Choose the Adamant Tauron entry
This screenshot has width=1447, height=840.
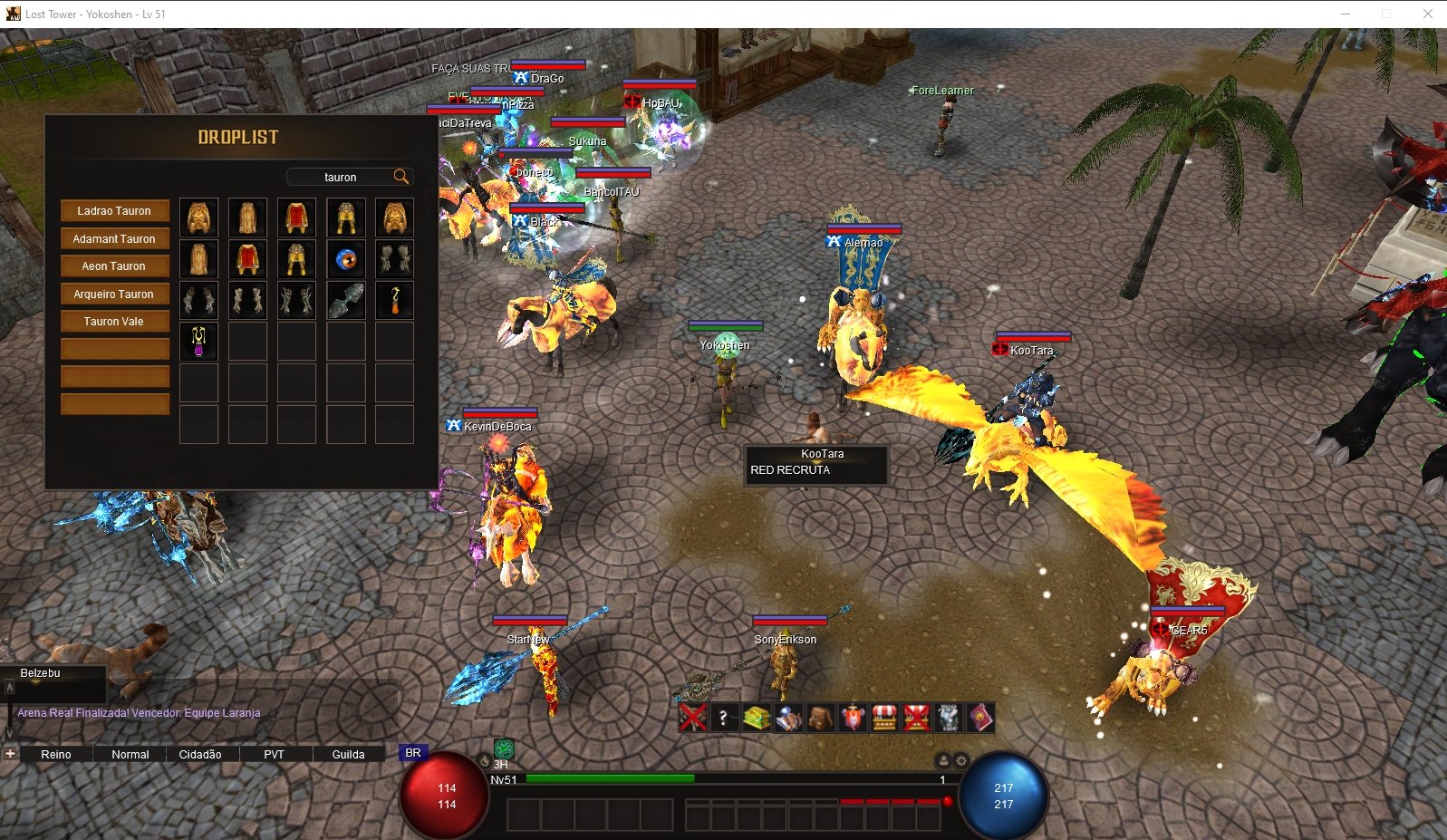114,239
